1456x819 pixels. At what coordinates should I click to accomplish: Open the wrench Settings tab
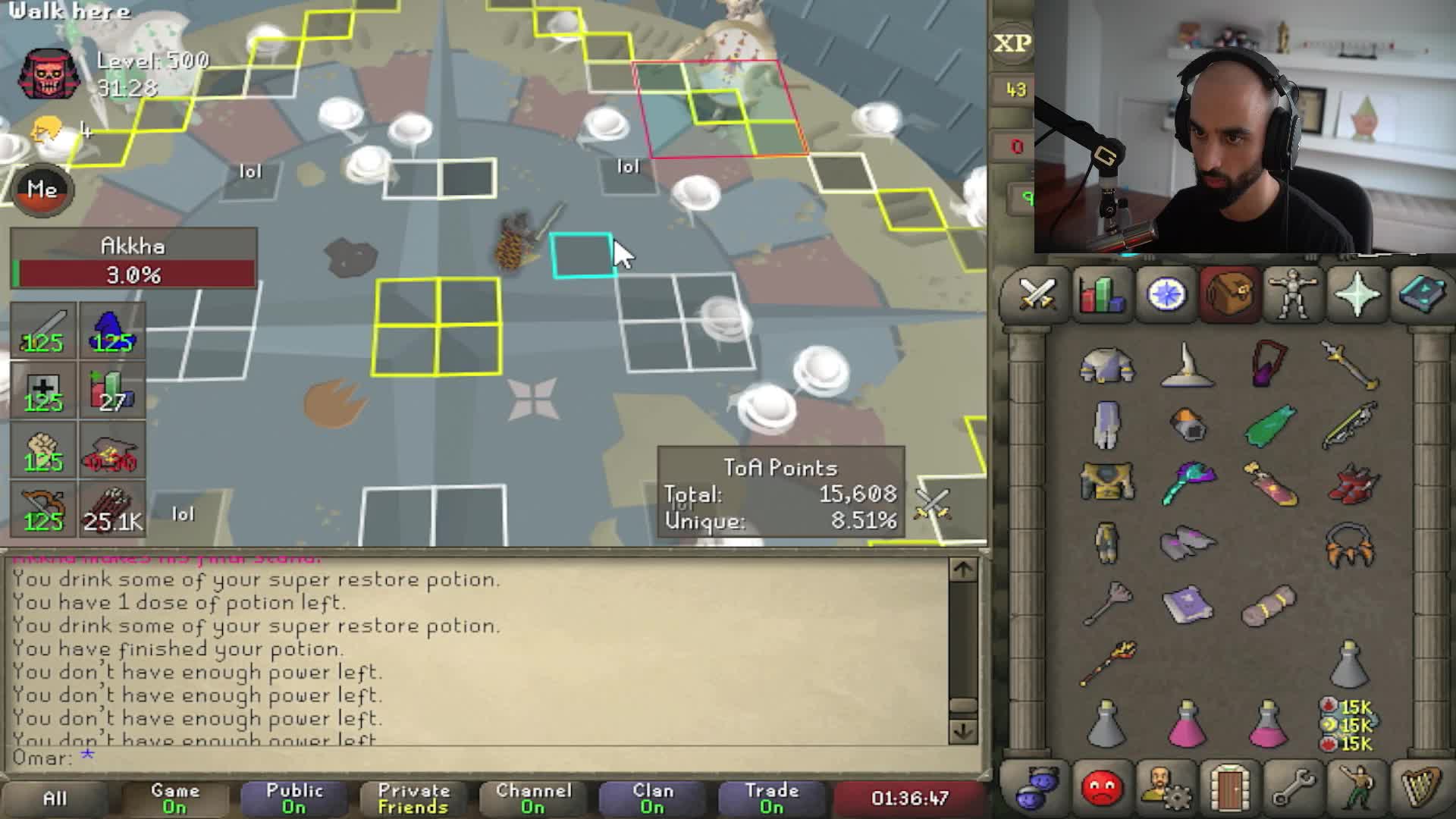1293,787
